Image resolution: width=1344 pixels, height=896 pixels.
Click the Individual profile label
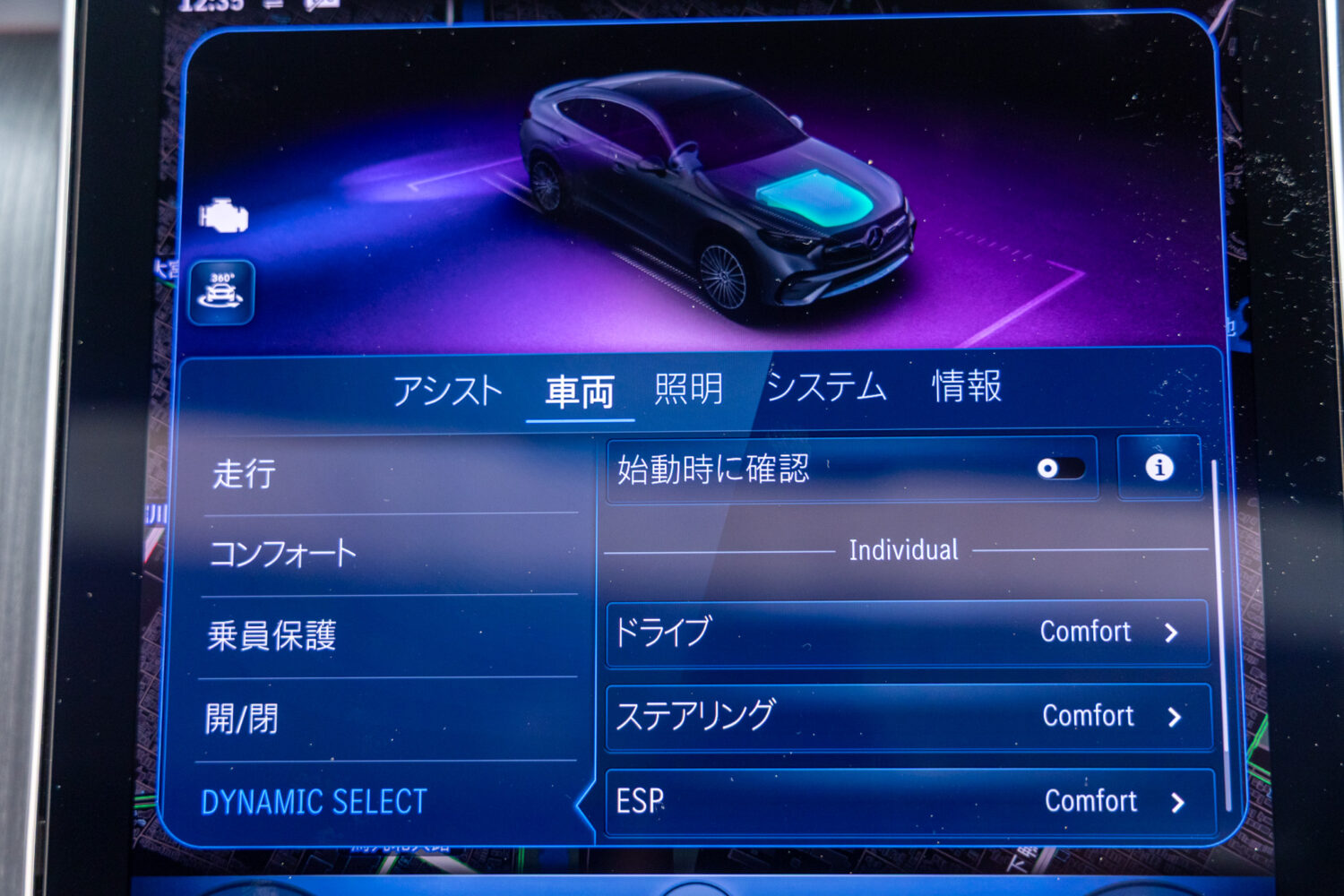click(x=902, y=549)
